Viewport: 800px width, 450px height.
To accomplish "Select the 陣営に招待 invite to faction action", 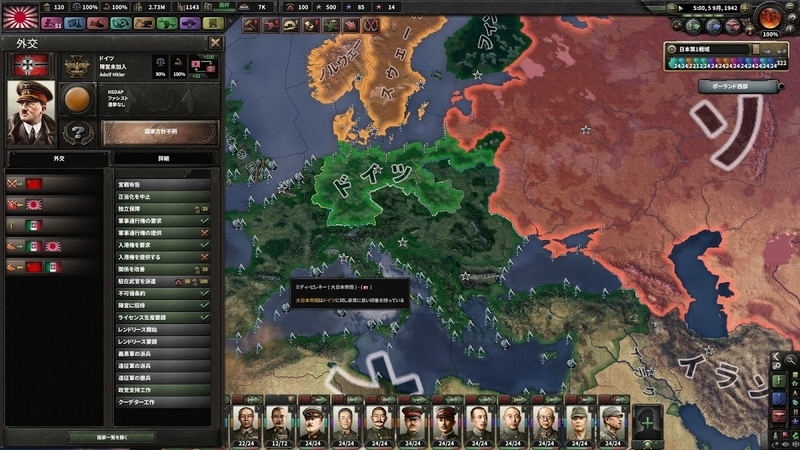I will coord(162,305).
